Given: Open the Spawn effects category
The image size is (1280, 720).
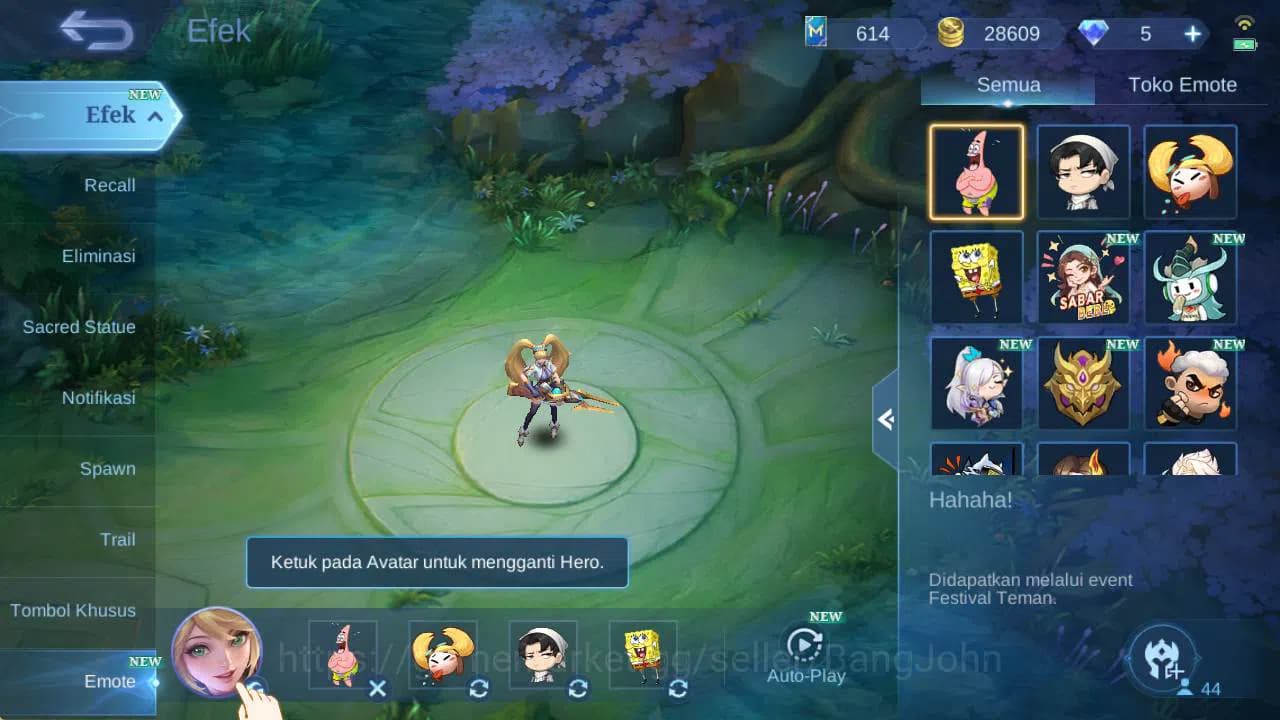Looking at the screenshot, I should (x=108, y=468).
